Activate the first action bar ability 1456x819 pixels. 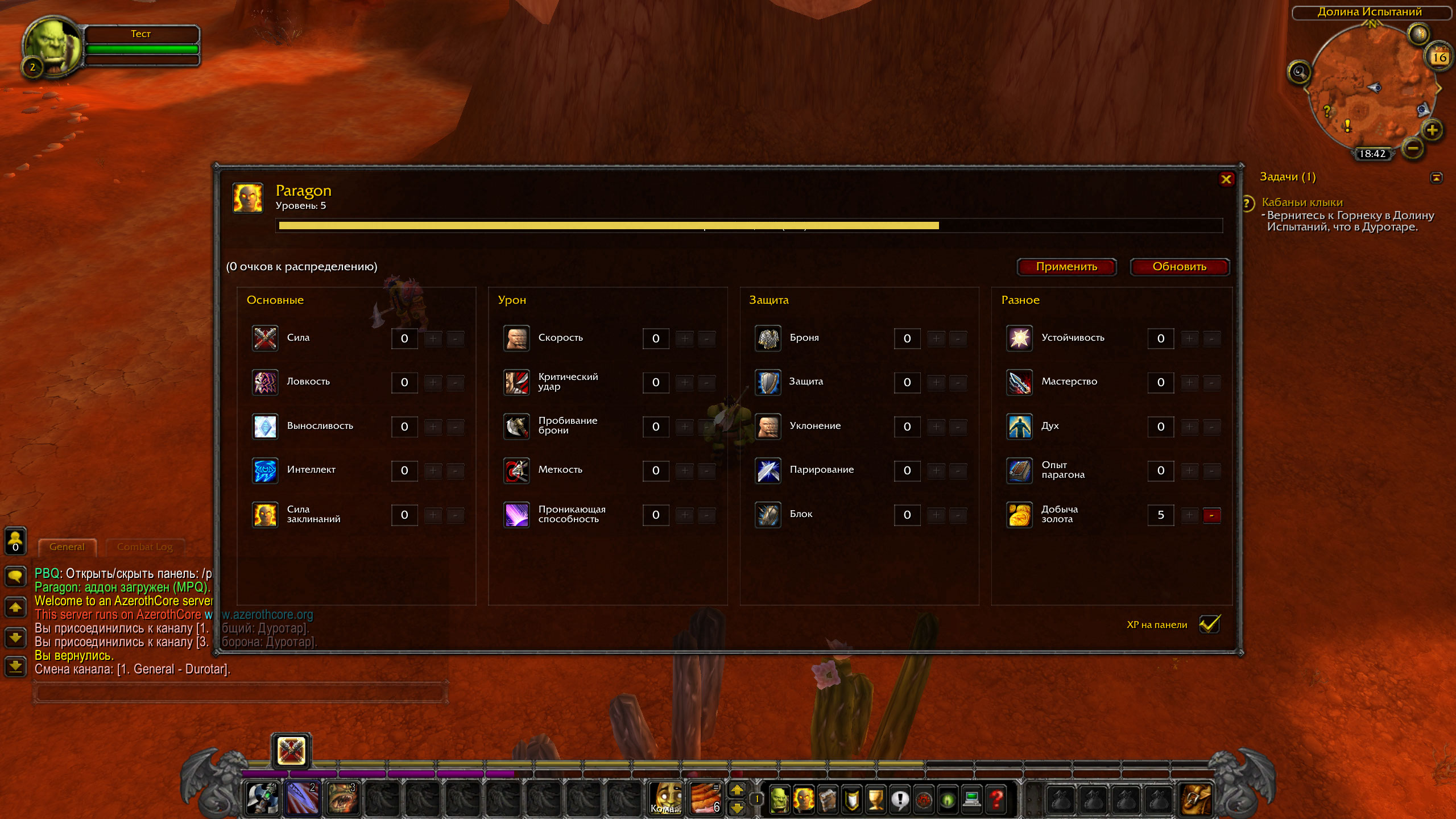pos(262,798)
